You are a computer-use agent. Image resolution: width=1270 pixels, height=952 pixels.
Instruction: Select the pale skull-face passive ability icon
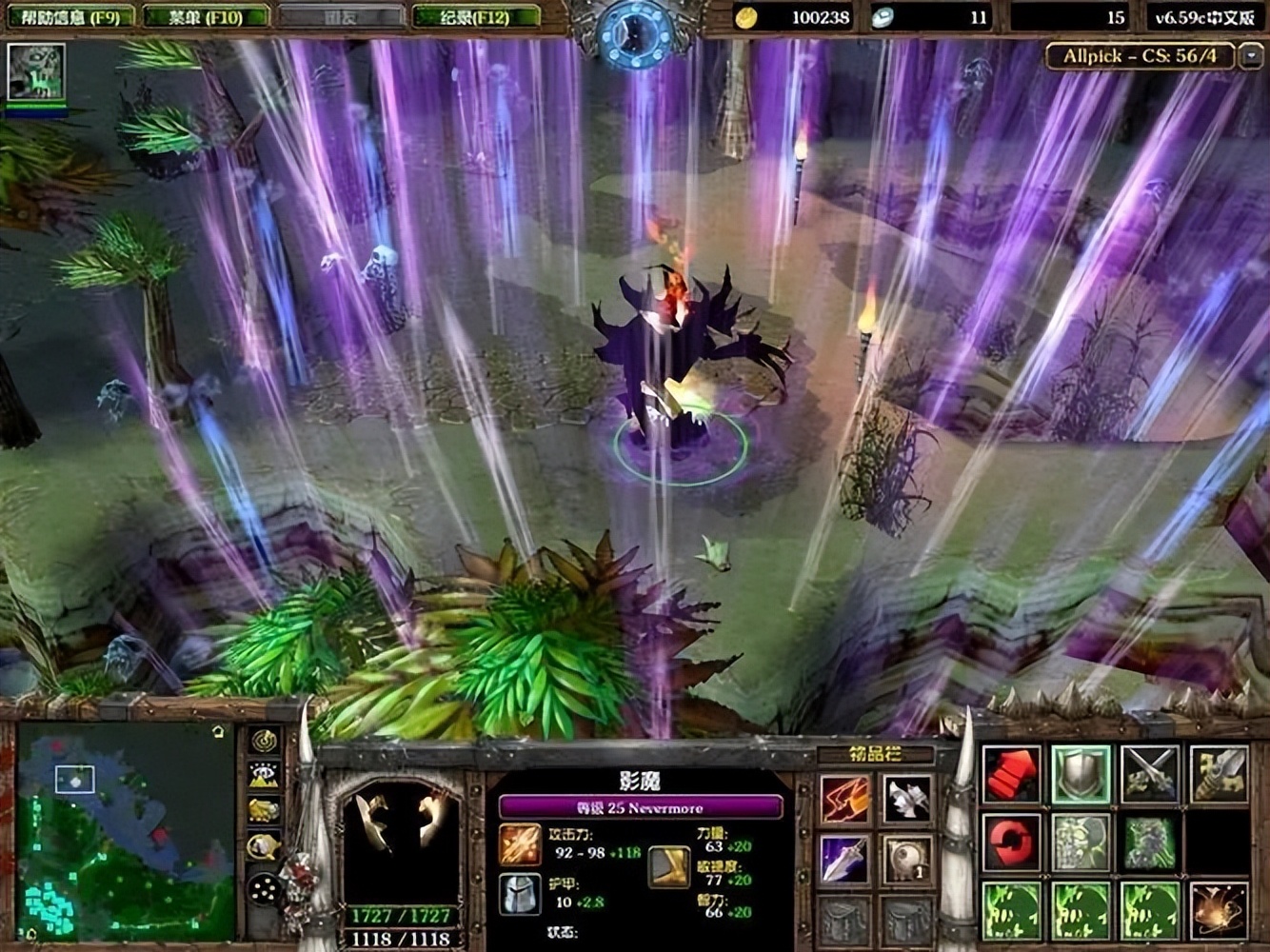click(x=1081, y=842)
